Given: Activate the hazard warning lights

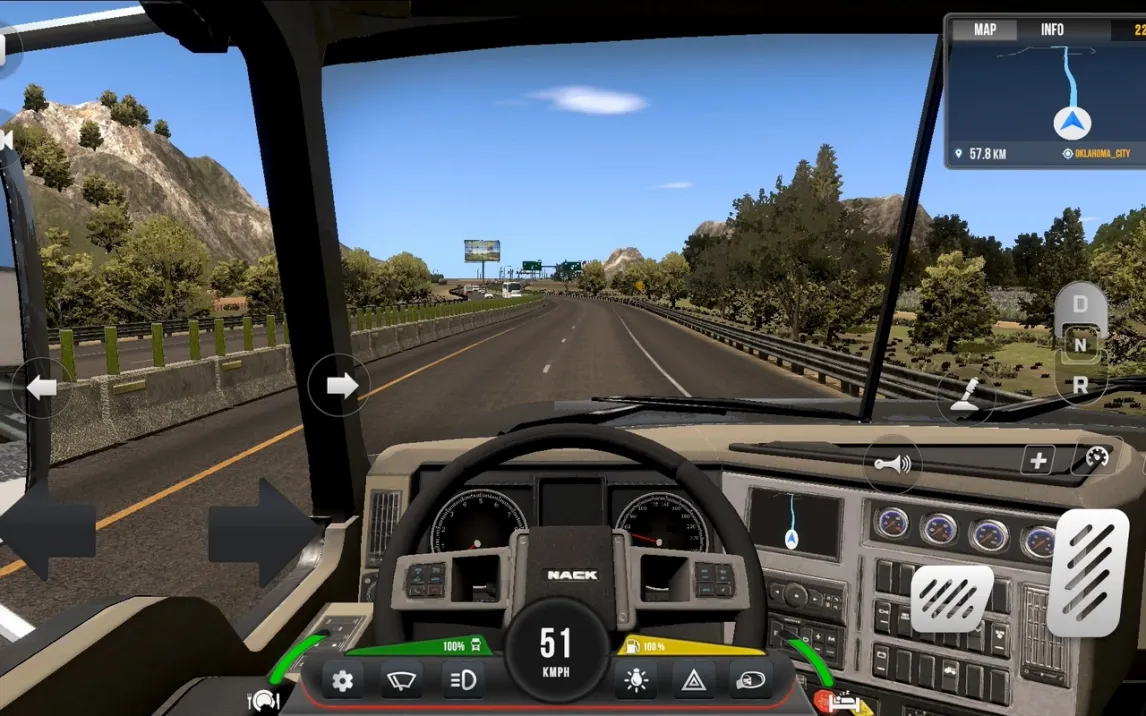Looking at the screenshot, I should (692, 681).
